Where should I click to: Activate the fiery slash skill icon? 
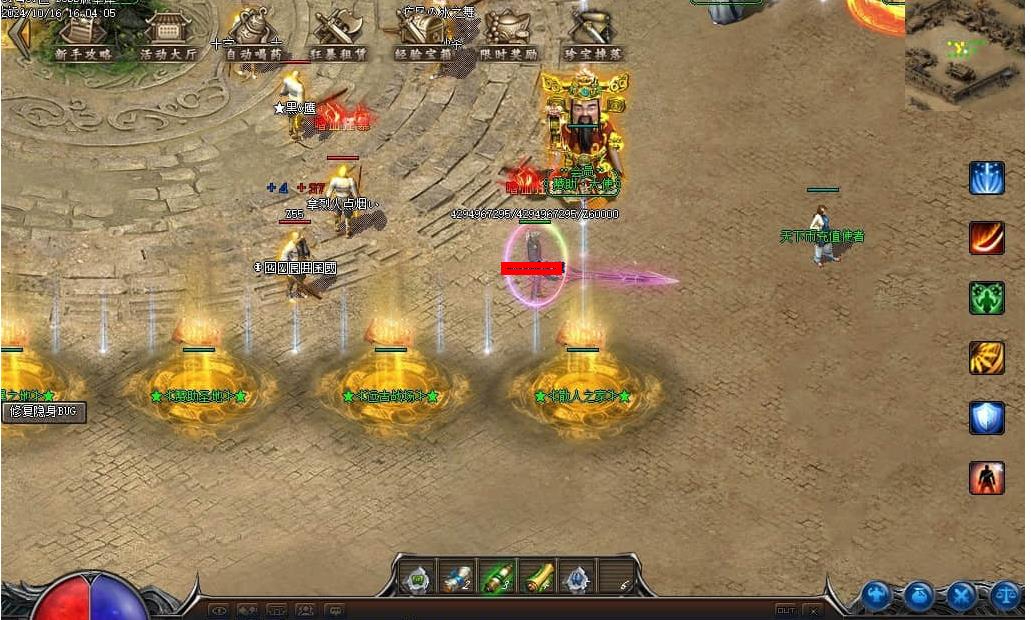pyautogui.click(x=986, y=238)
